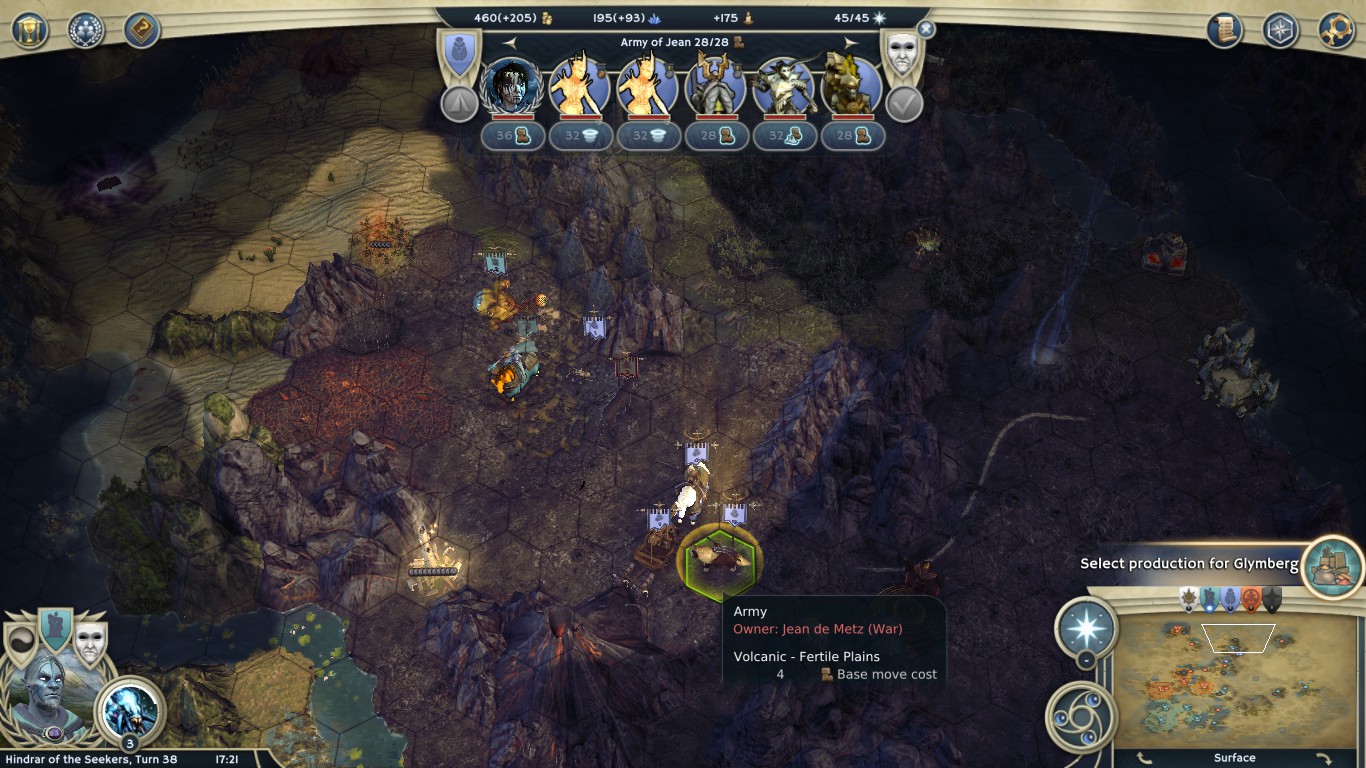
Task: Open the hourglass trophy icon in top-left
Action: tap(30, 30)
